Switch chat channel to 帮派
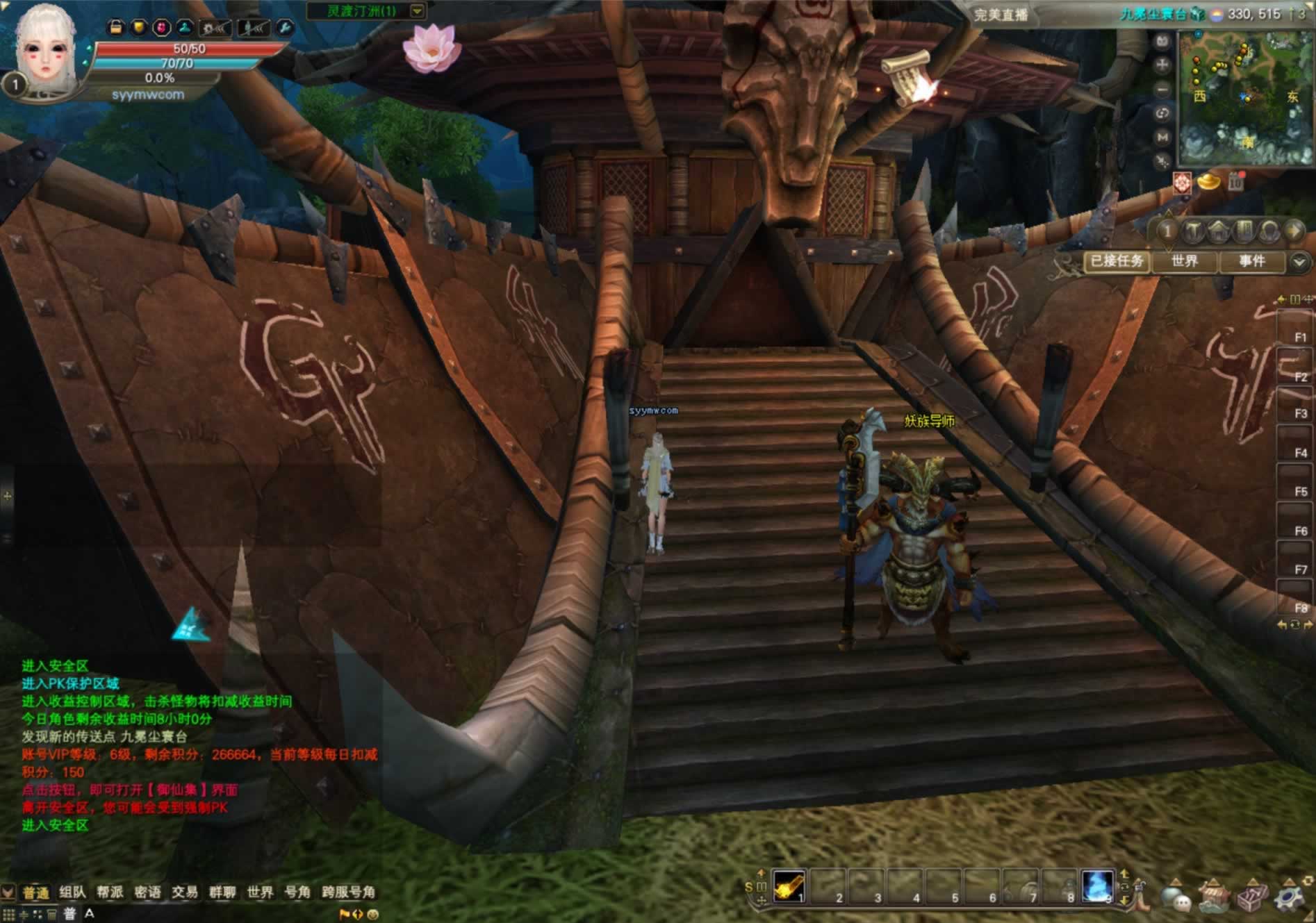 tap(110, 892)
